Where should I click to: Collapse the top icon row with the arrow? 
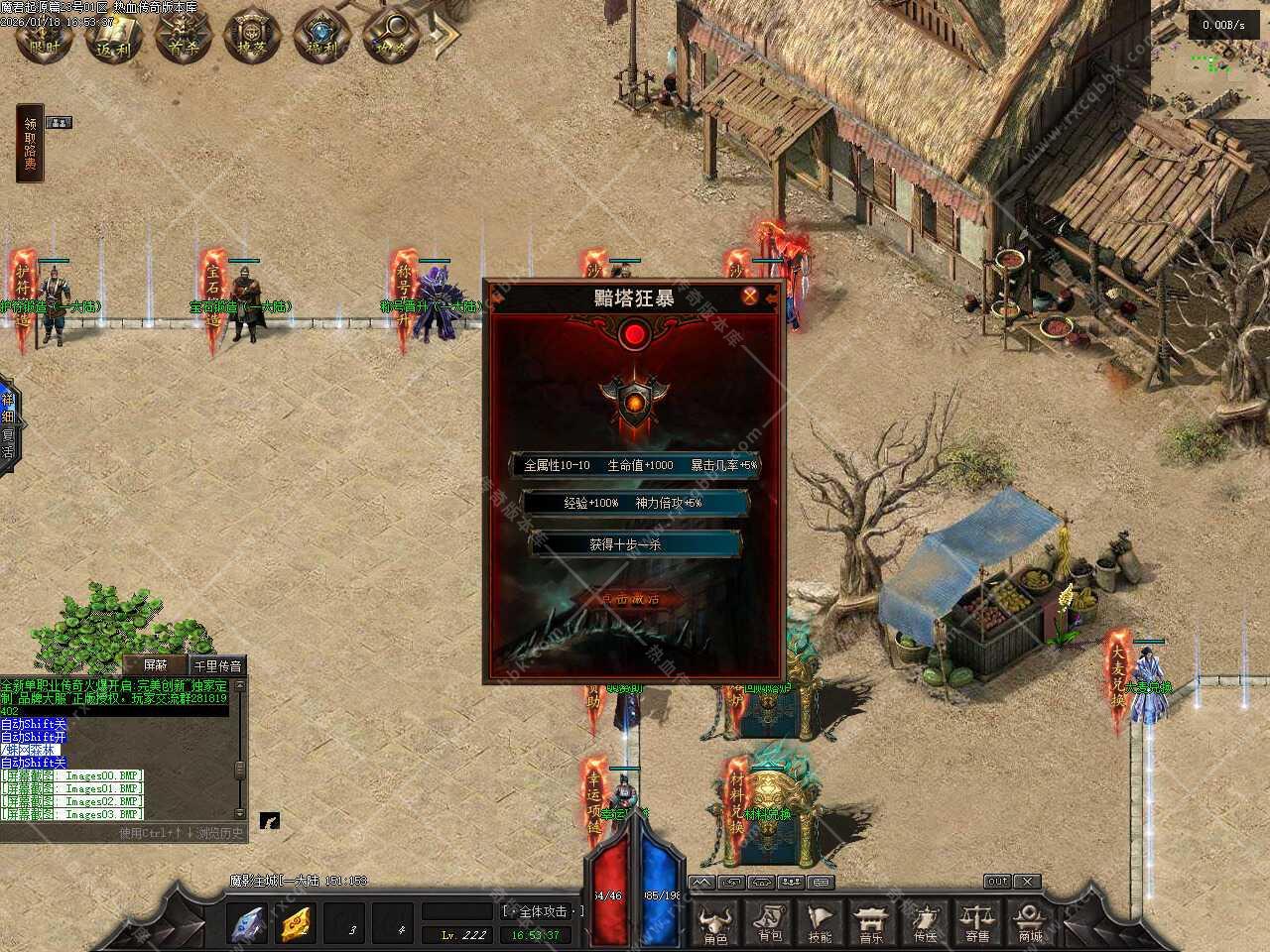coord(448,38)
